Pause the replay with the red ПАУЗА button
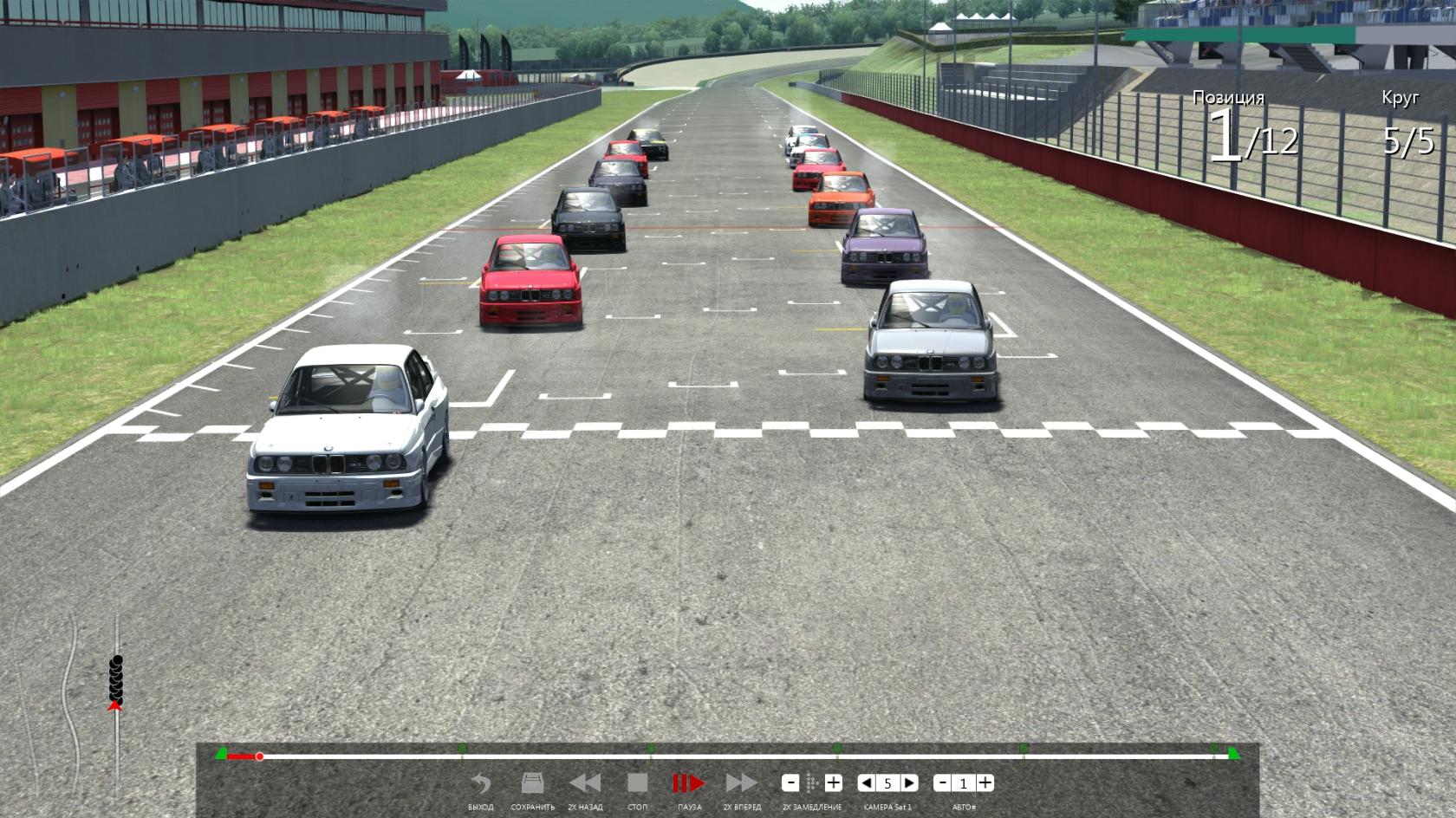The width and height of the screenshot is (1456, 818). 689,784
